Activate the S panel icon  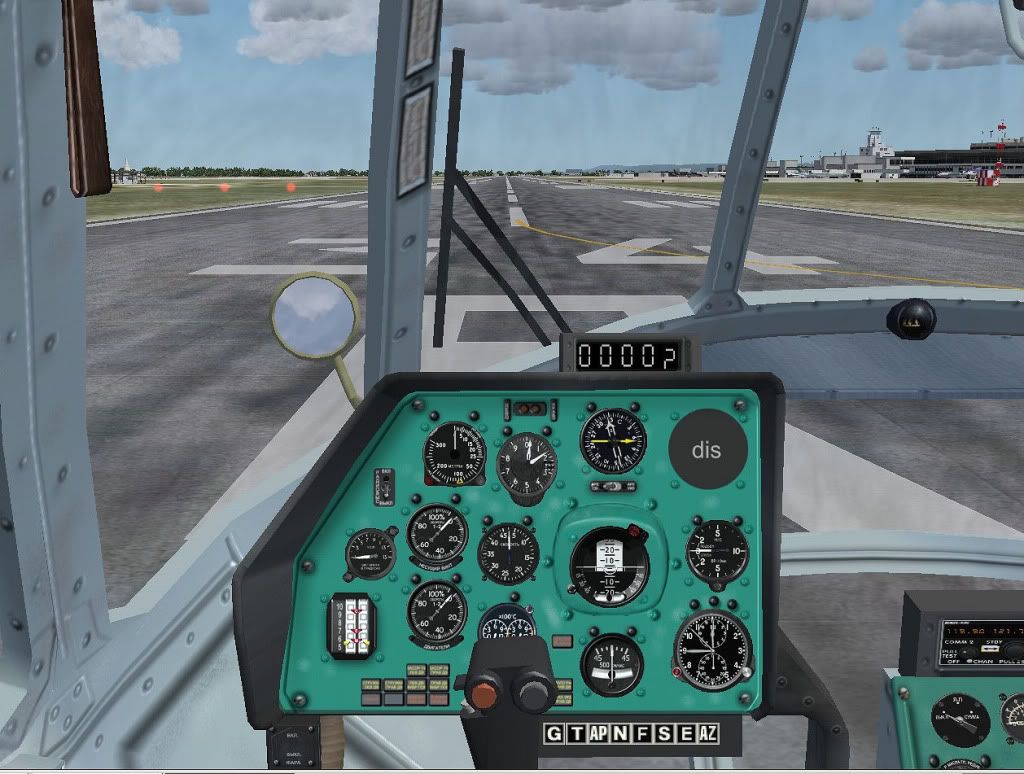(x=664, y=734)
